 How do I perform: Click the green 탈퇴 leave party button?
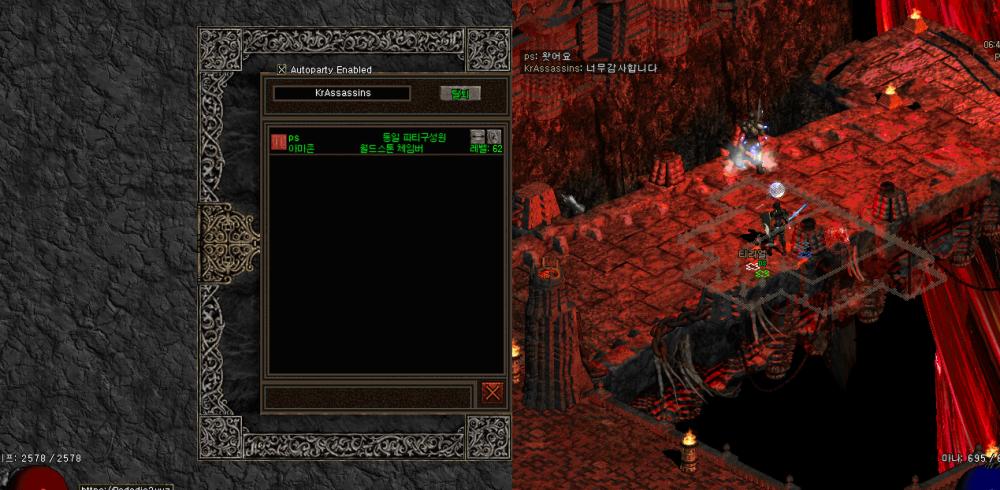point(460,93)
